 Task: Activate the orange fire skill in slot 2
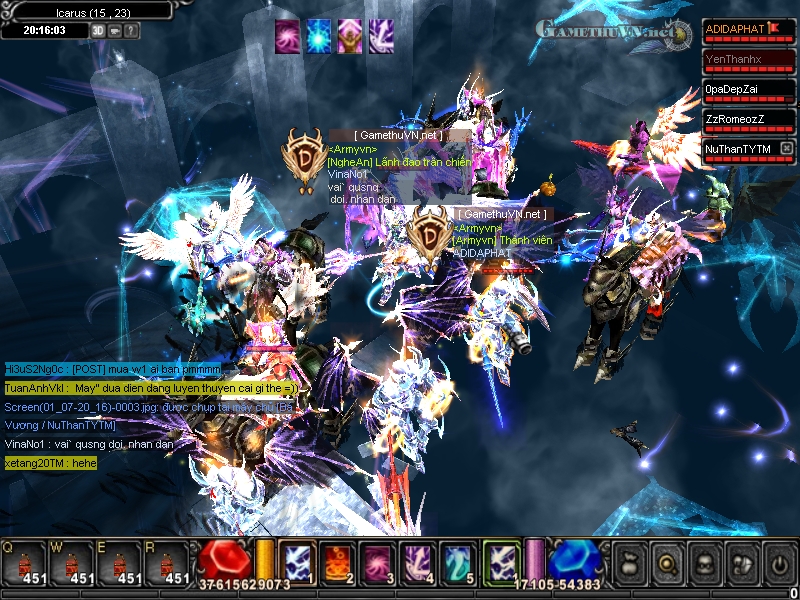[x=337, y=562]
